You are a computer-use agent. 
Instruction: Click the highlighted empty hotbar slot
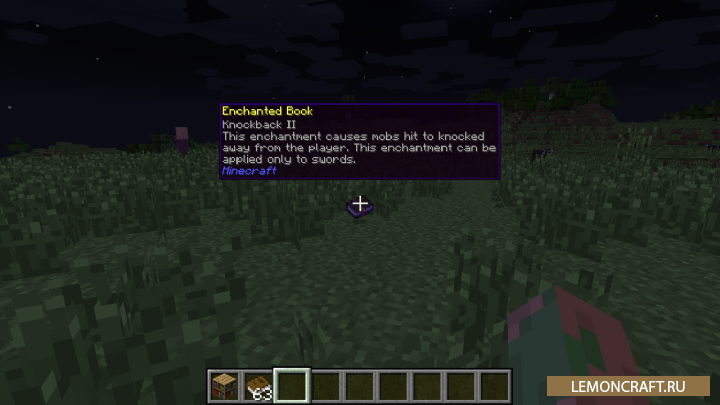pyautogui.click(x=292, y=385)
